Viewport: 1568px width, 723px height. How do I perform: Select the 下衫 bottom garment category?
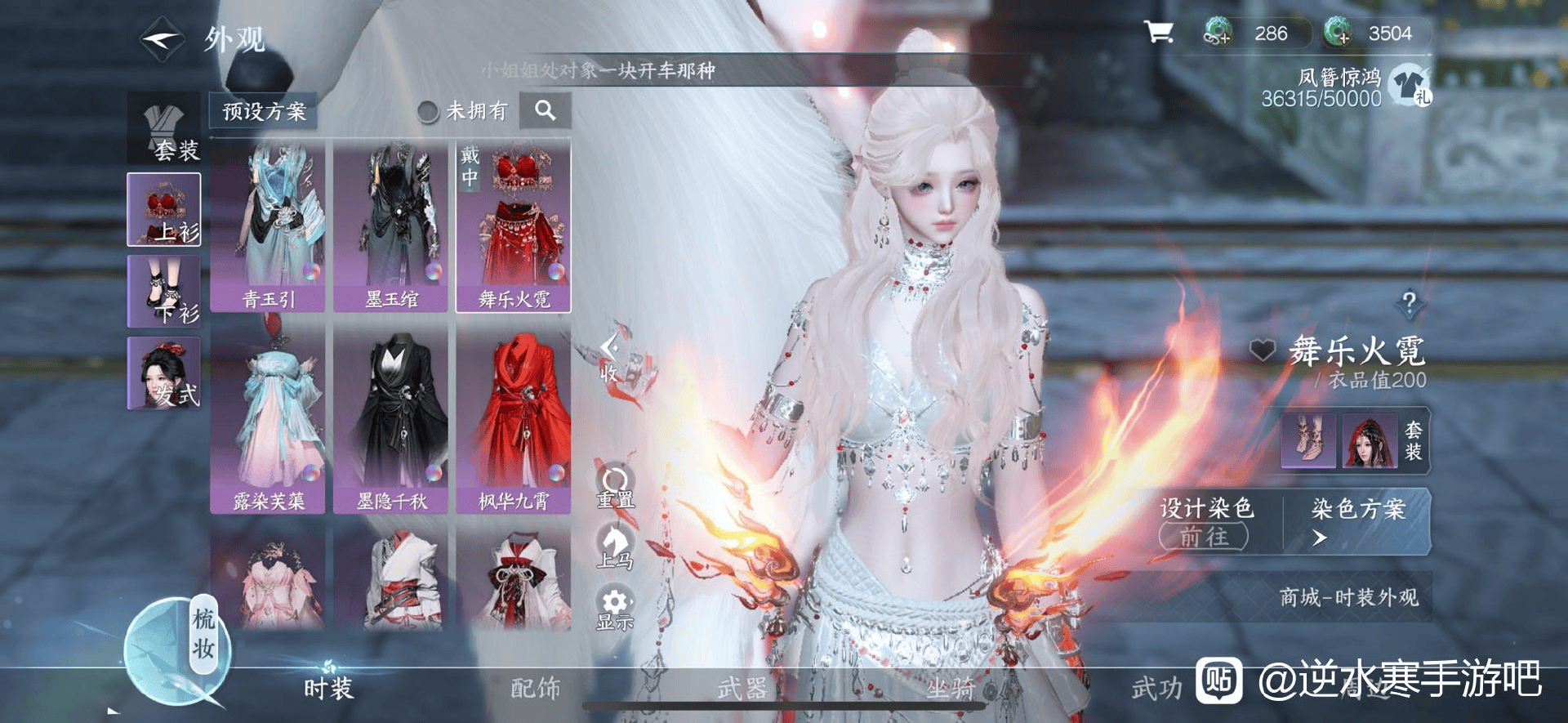point(164,292)
